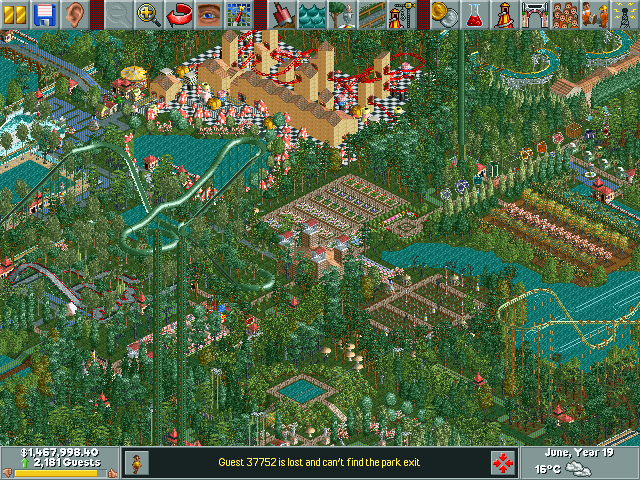Show the rides list window
The width and height of the screenshot is (640, 480).
(x=506, y=14)
